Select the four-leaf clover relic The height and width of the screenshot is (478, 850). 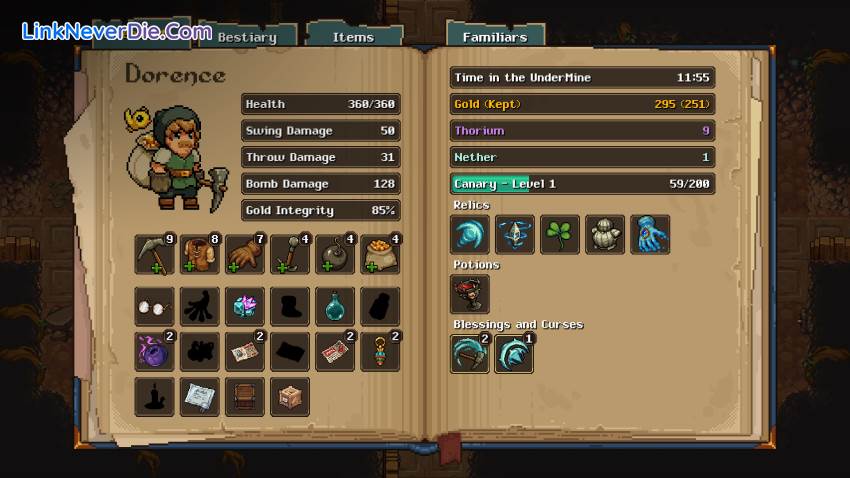point(560,235)
